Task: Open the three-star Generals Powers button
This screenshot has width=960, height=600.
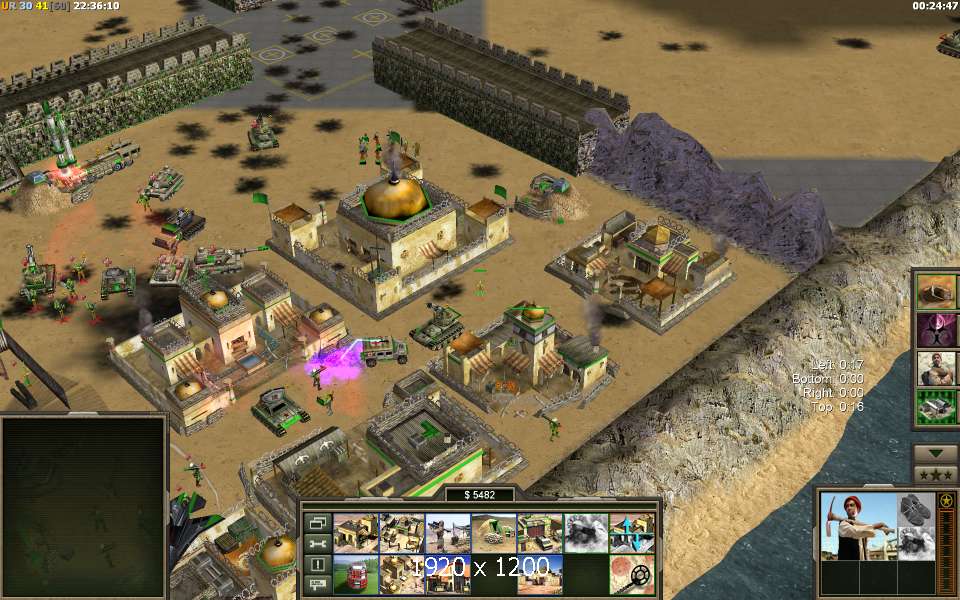Action: (936, 474)
